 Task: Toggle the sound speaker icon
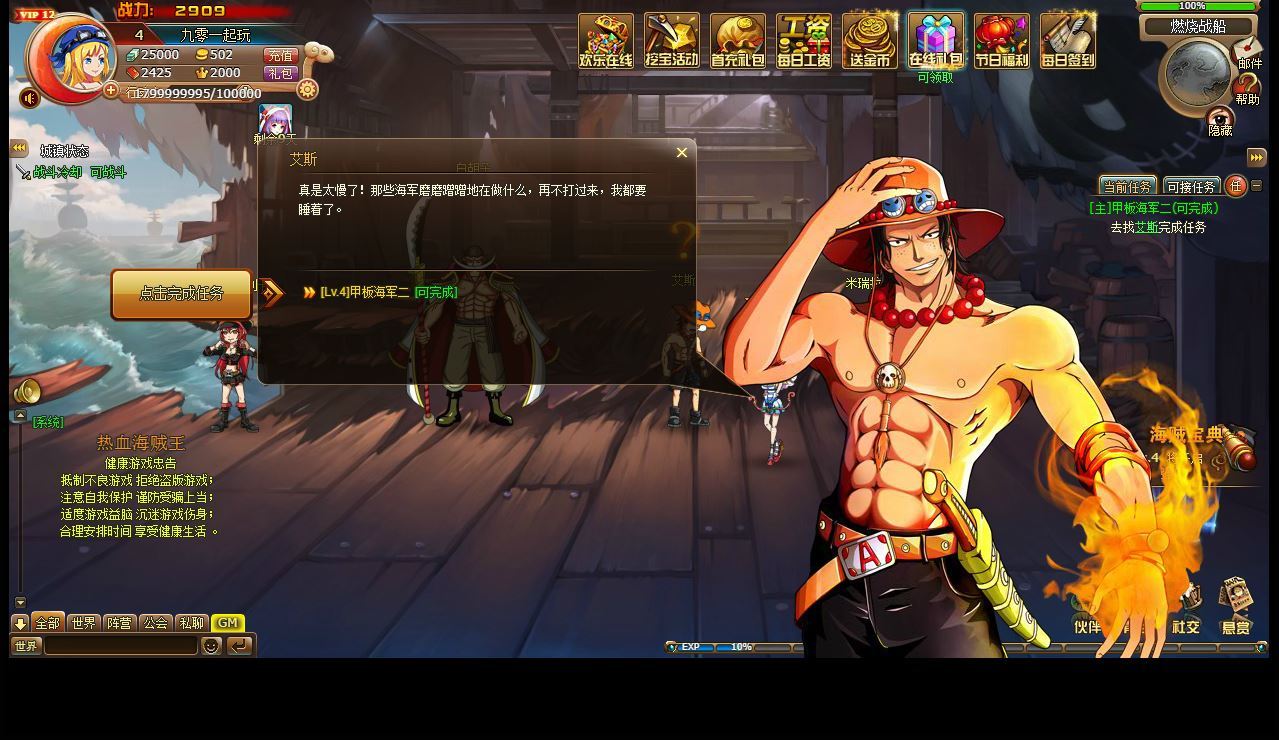point(30,98)
